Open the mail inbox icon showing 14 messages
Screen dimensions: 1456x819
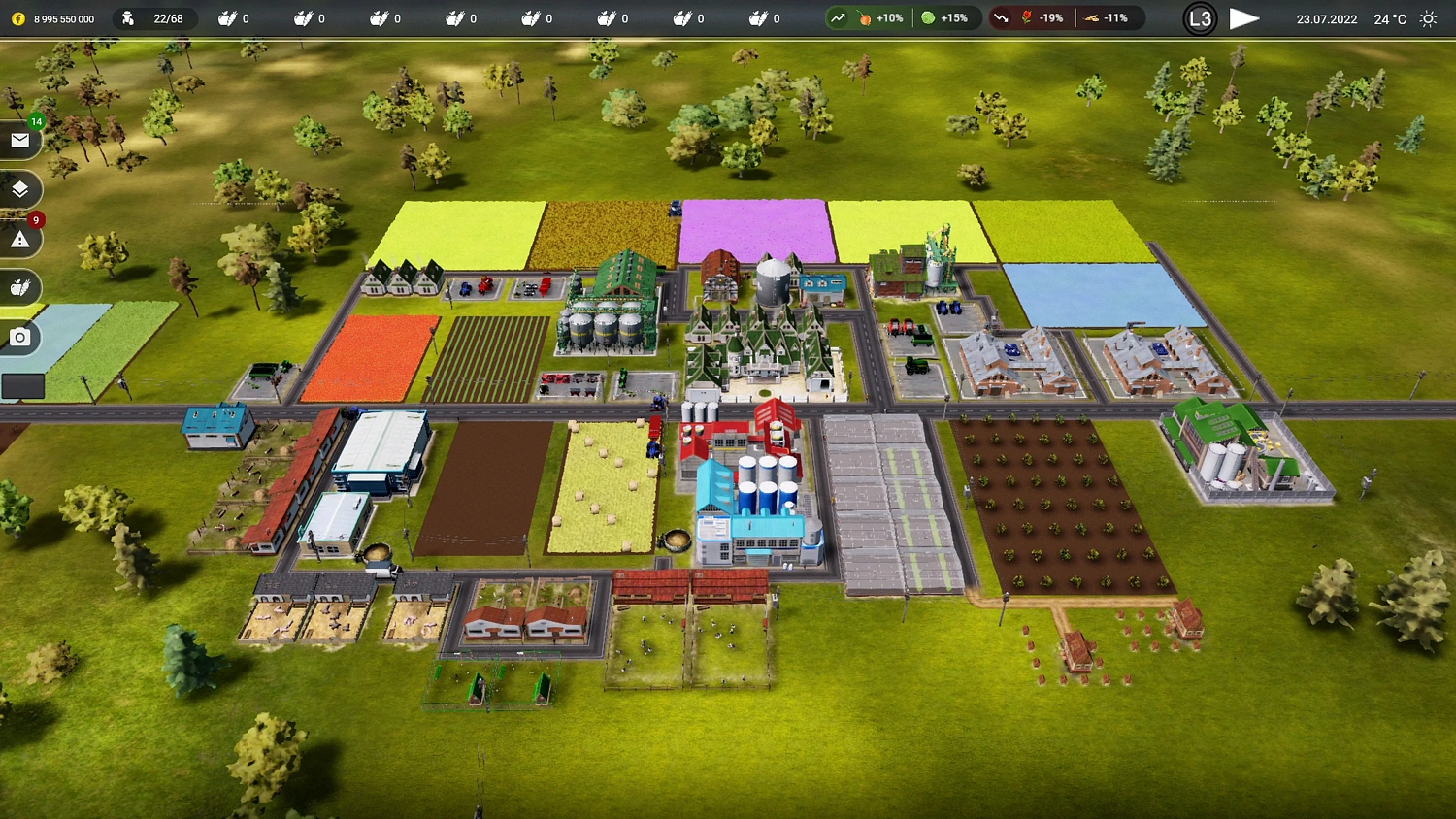click(20, 141)
